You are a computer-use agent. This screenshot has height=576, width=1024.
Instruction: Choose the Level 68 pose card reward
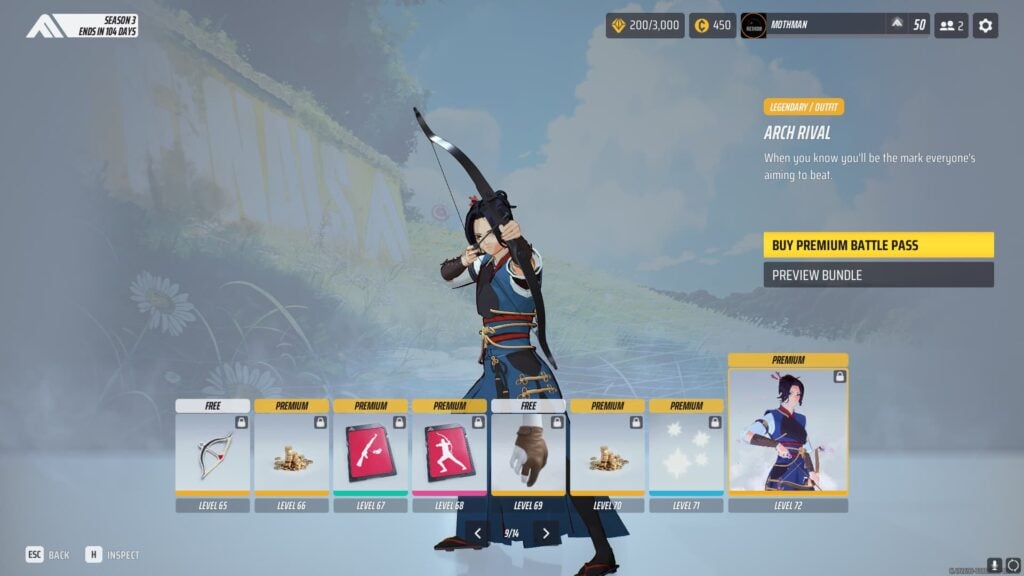pos(450,453)
